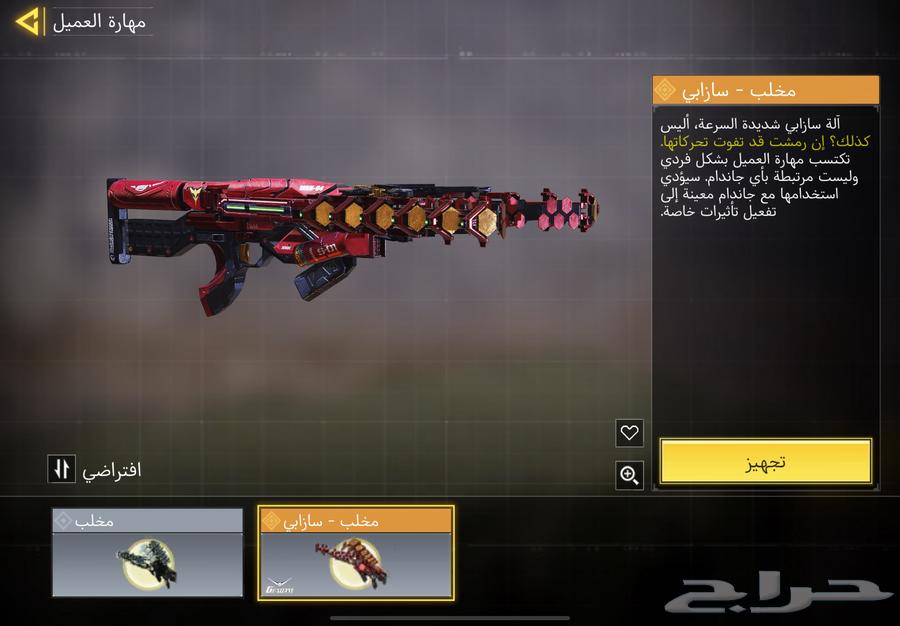Select the default مخلب skin card

(148, 553)
